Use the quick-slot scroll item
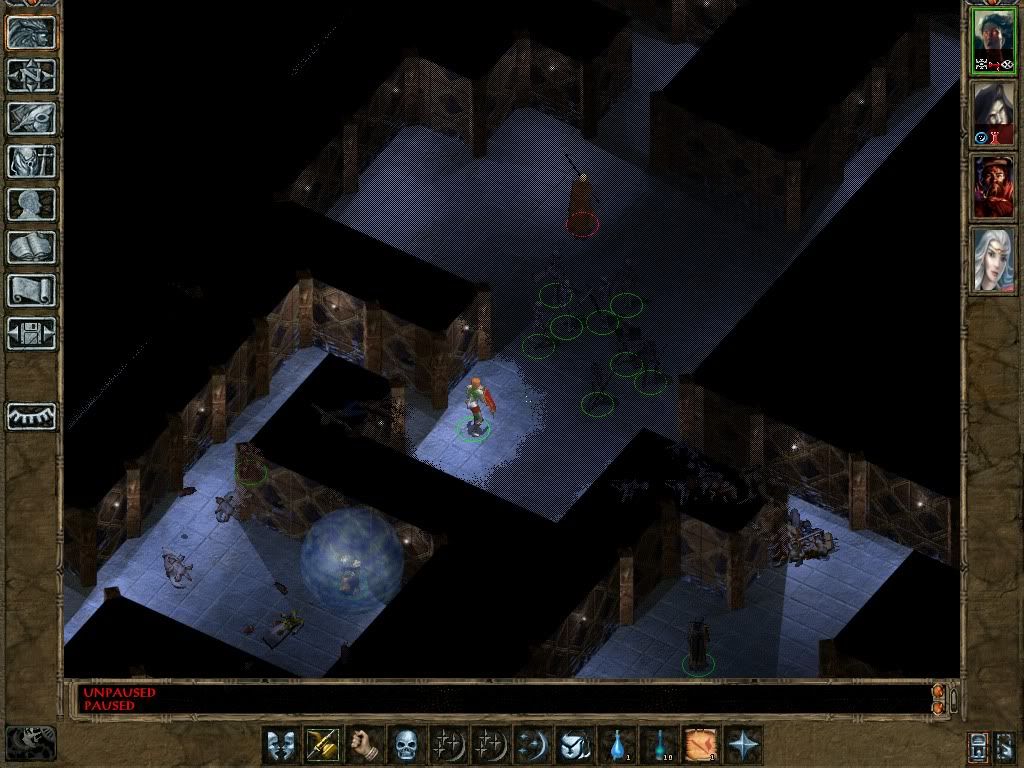1024x768 pixels. pyautogui.click(x=699, y=745)
